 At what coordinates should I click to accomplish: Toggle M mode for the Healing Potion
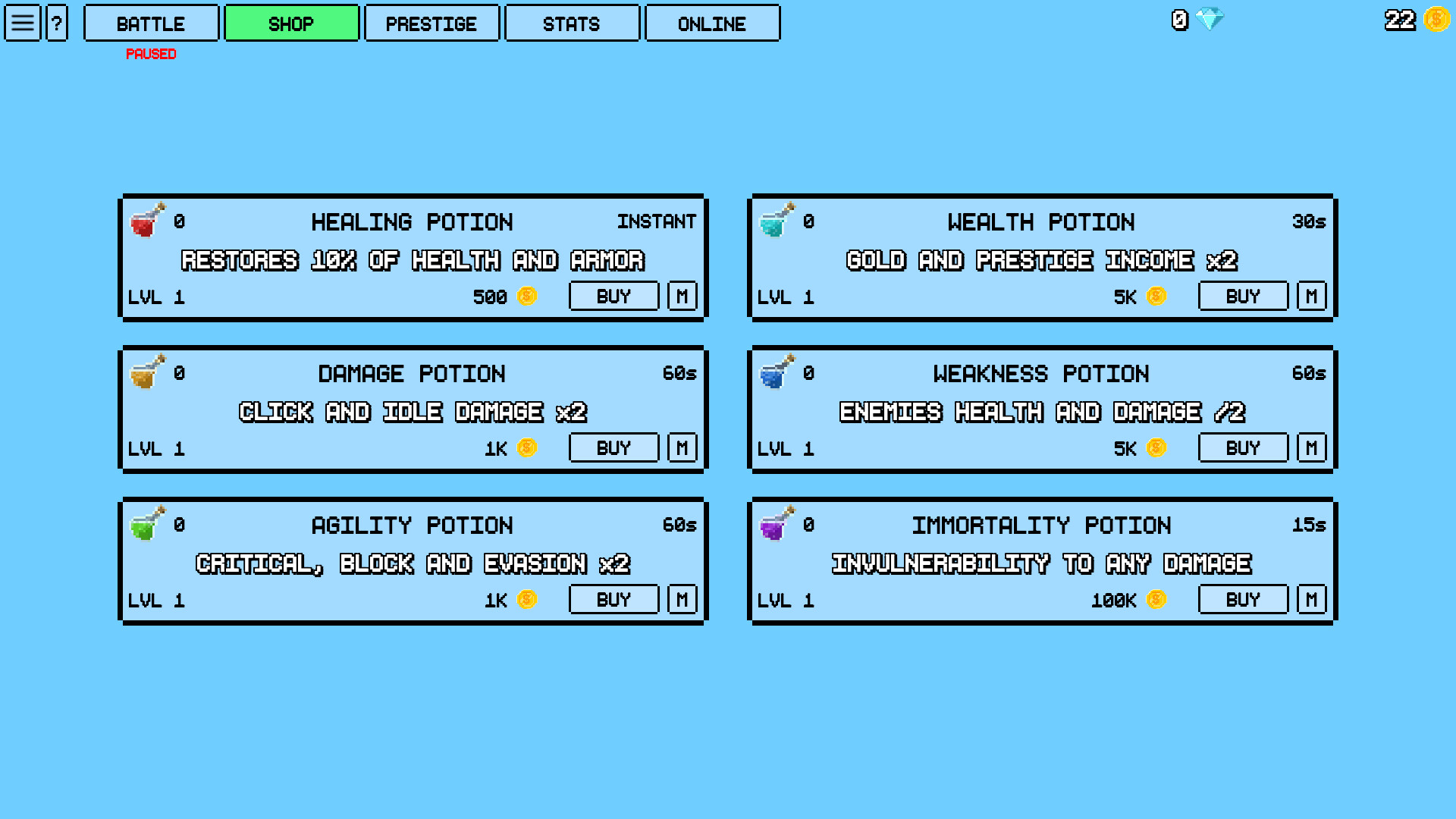682,296
